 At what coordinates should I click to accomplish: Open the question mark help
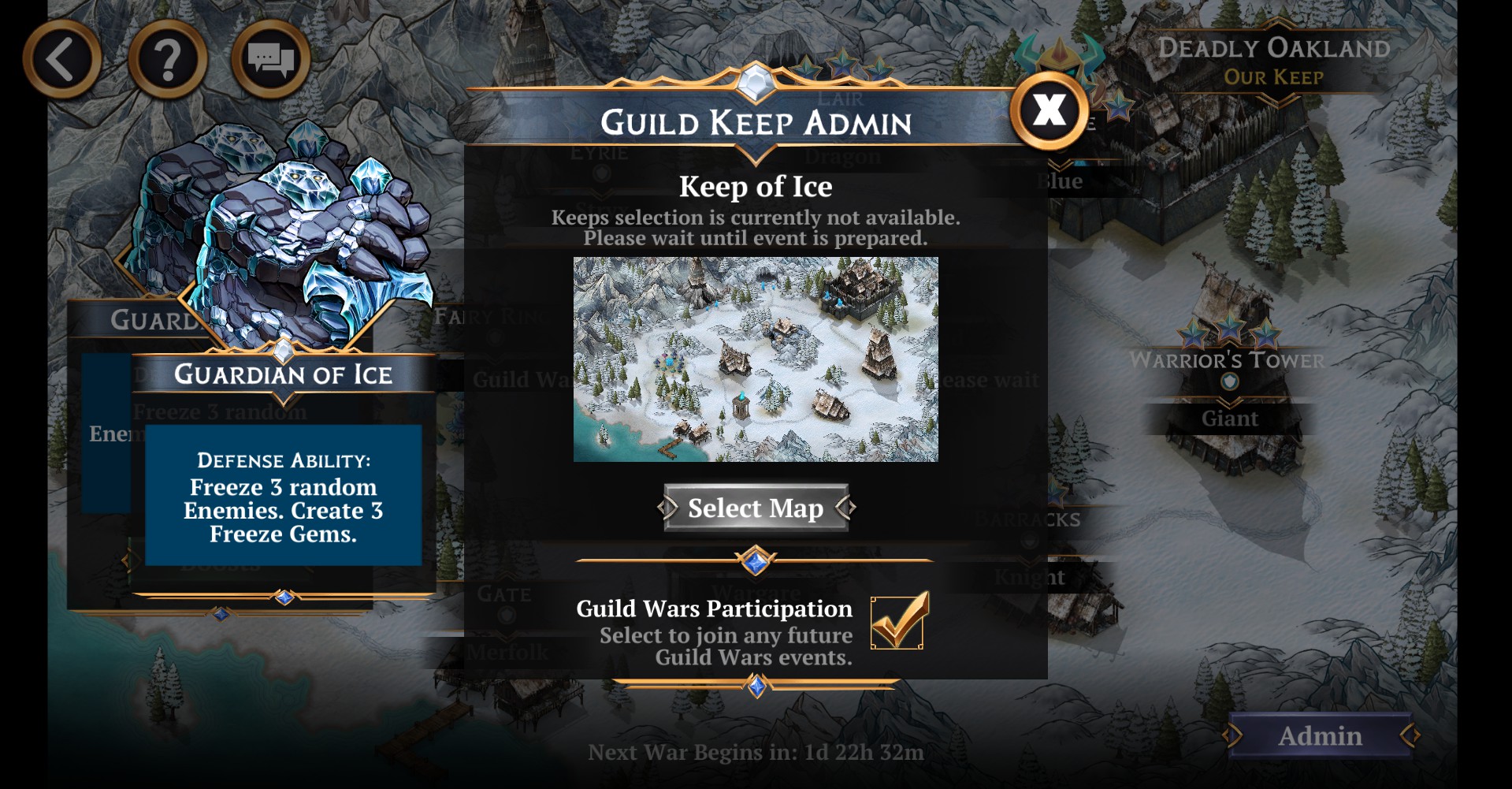click(x=167, y=60)
